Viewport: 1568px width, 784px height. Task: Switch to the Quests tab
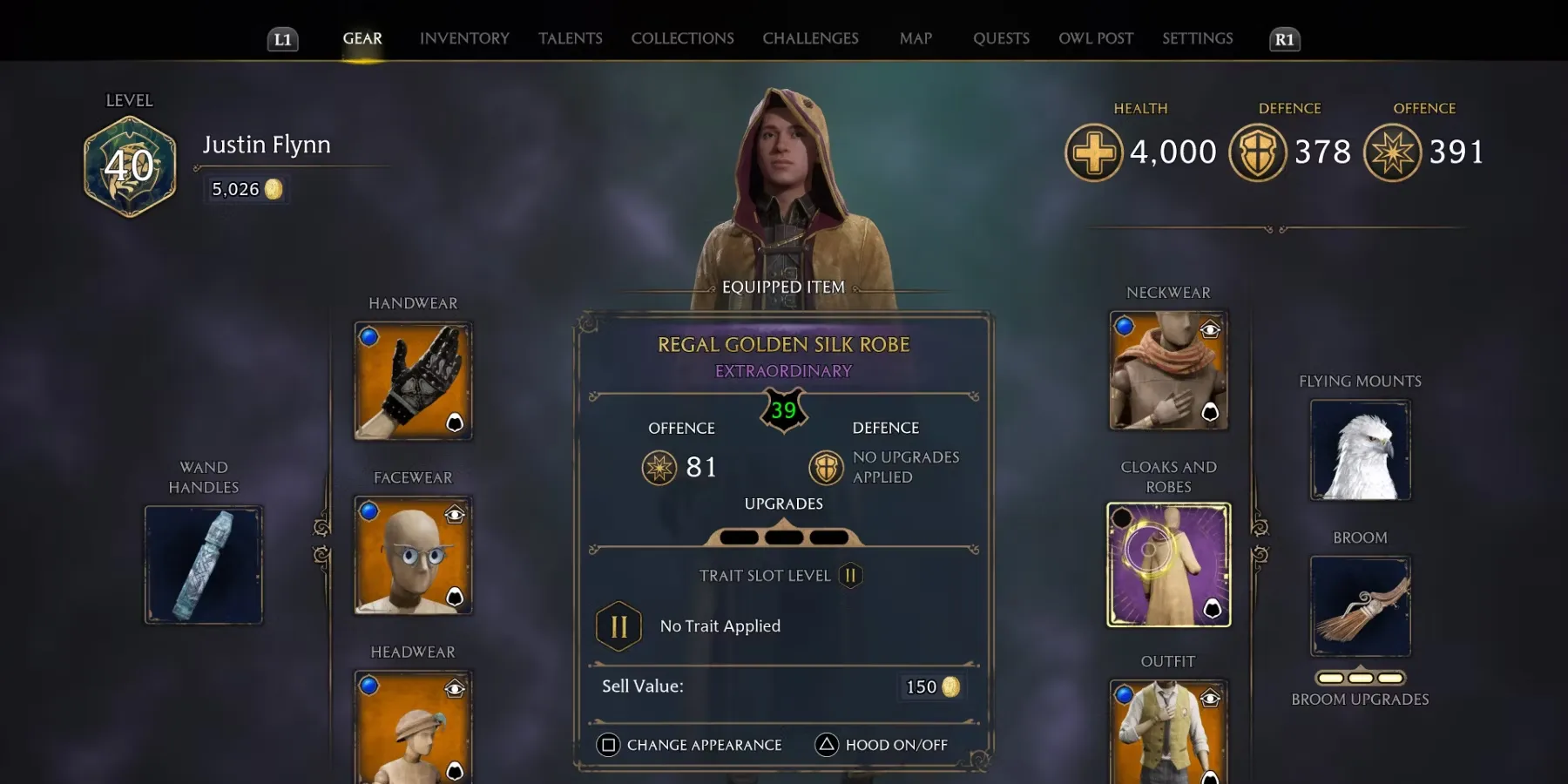click(1001, 38)
